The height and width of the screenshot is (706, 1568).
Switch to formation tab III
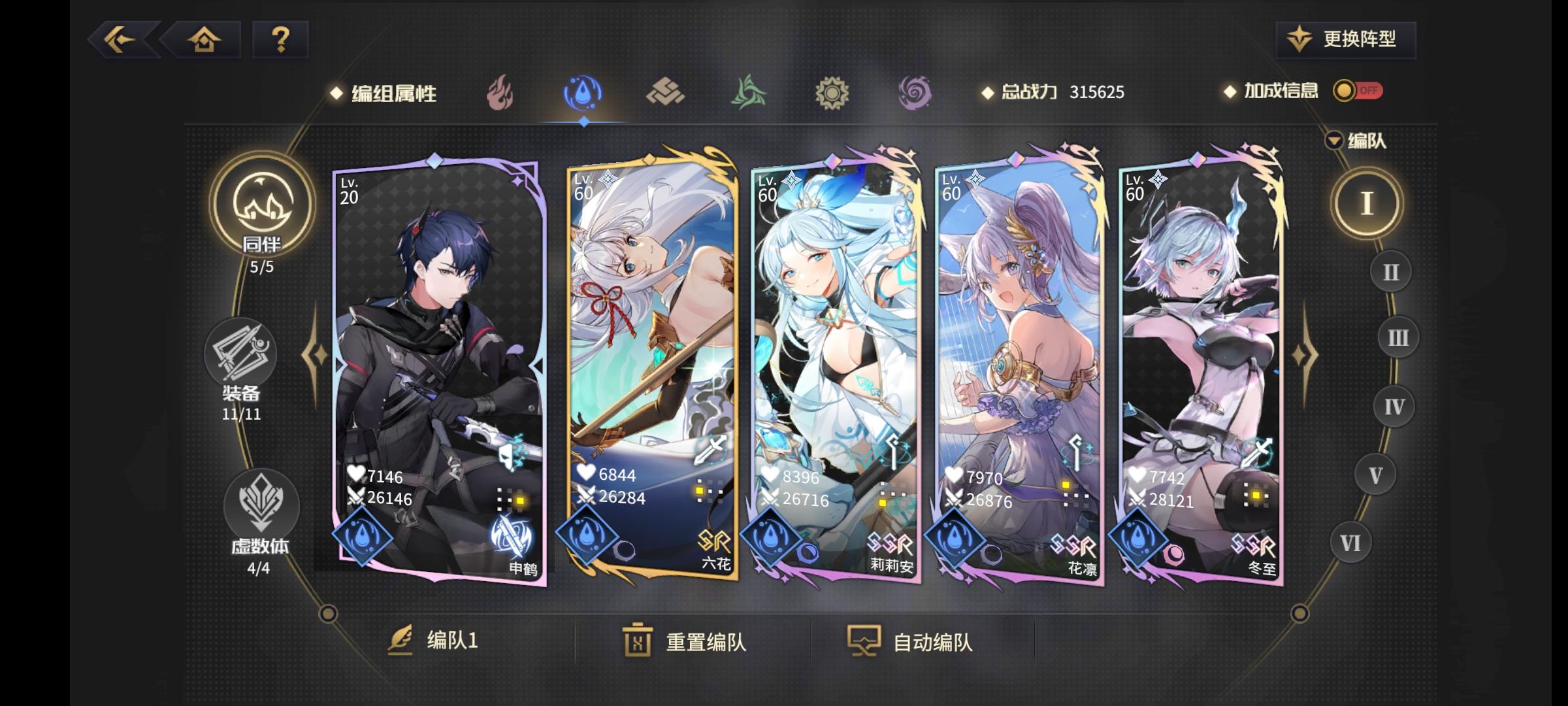coord(1397,337)
